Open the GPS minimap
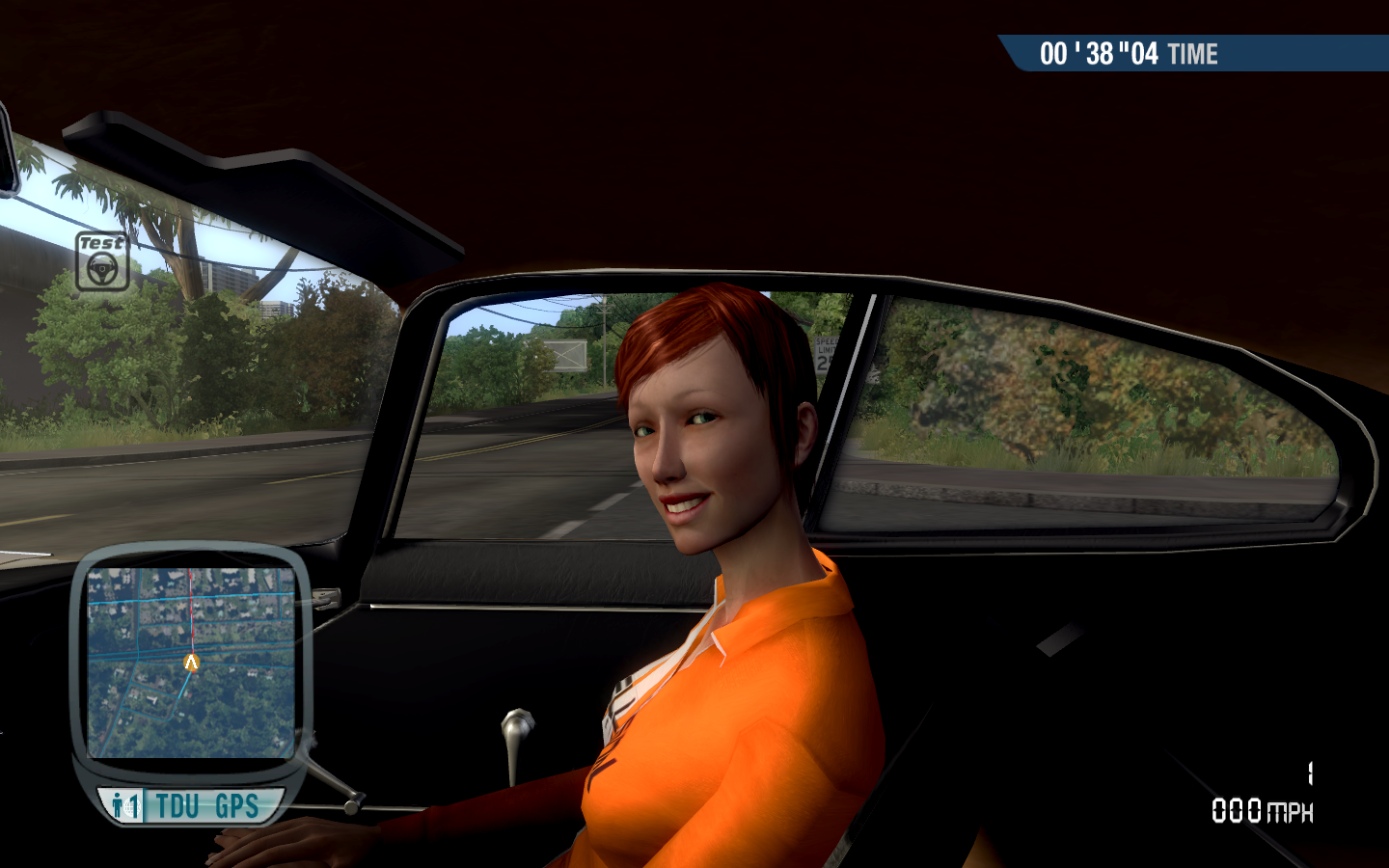Screen dimensions: 1389x868 click(x=191, y=662)
